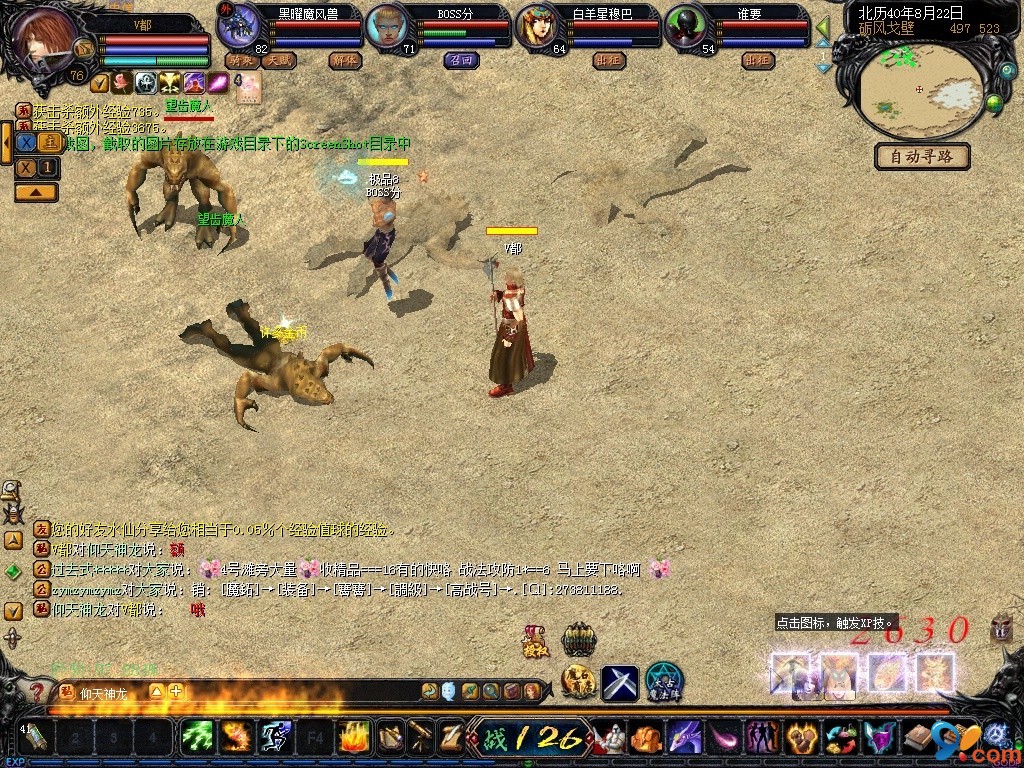Click the green globe beside the minimap
The width and height of the screenshot is (1024, 768).
(x=994, y=101)
